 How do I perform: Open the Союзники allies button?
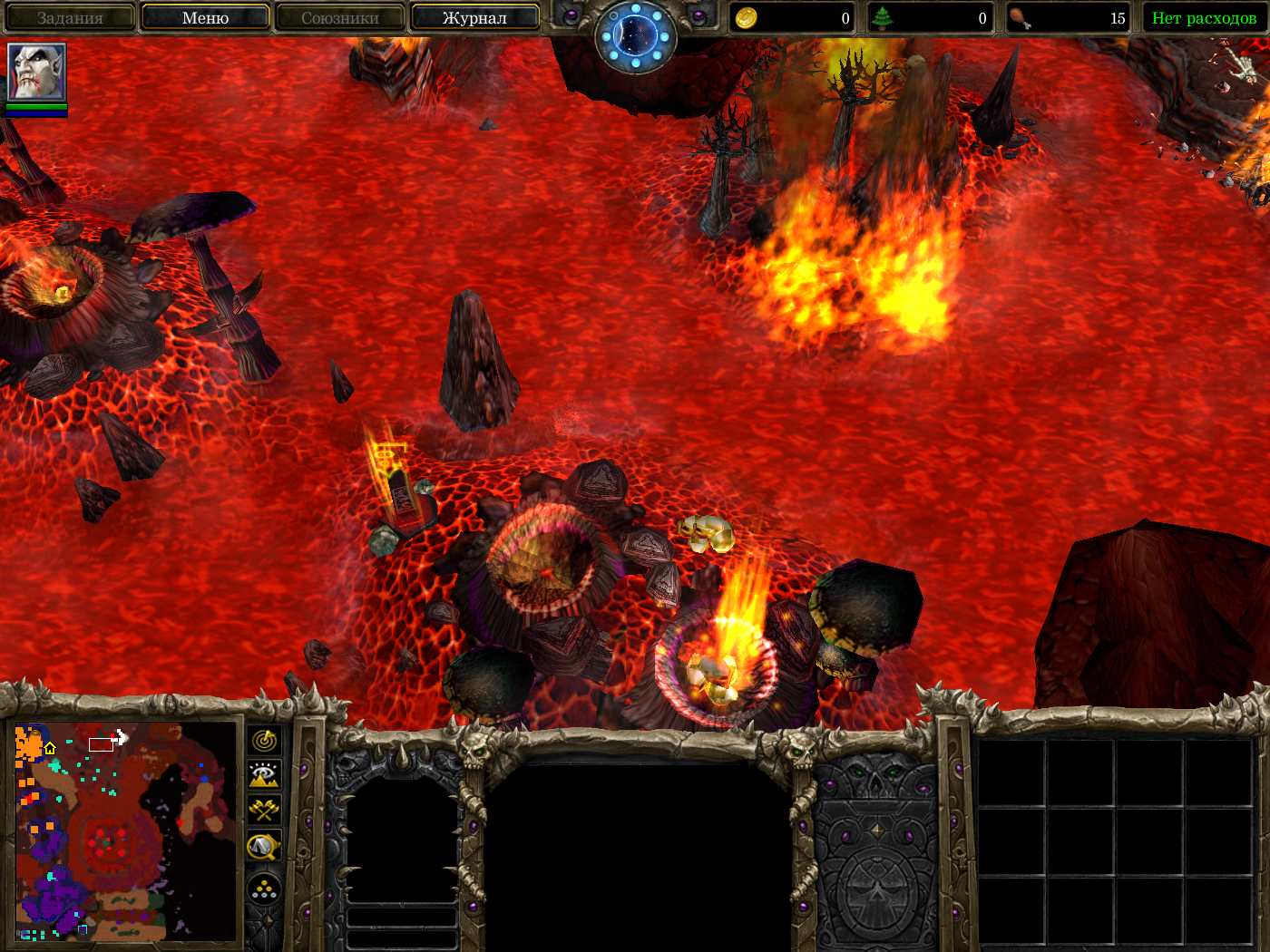[x=340, y=17]
